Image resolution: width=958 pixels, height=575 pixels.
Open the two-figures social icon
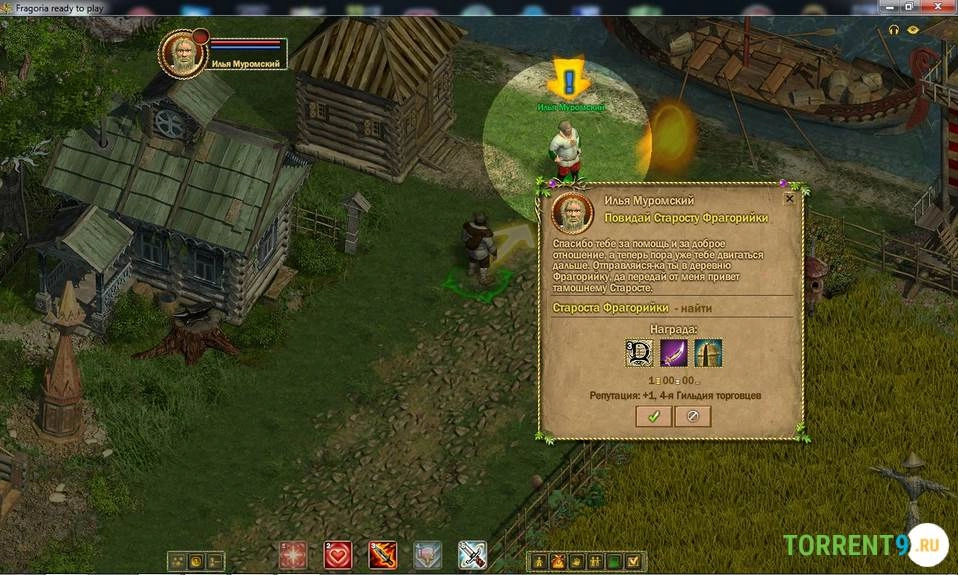(x=594, y=561)
